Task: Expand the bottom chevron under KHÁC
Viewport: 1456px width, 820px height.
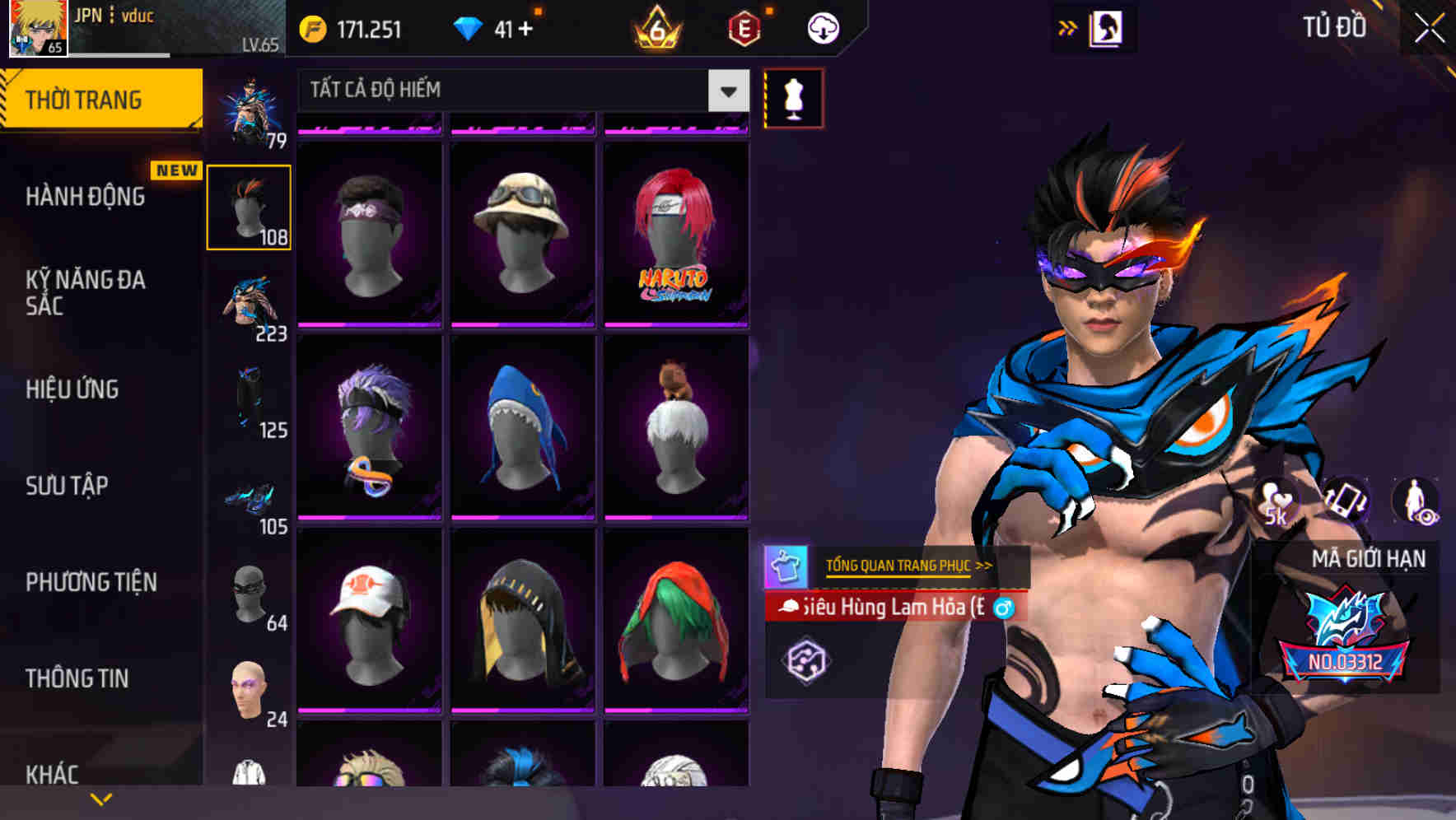Action: click(99, 800)
